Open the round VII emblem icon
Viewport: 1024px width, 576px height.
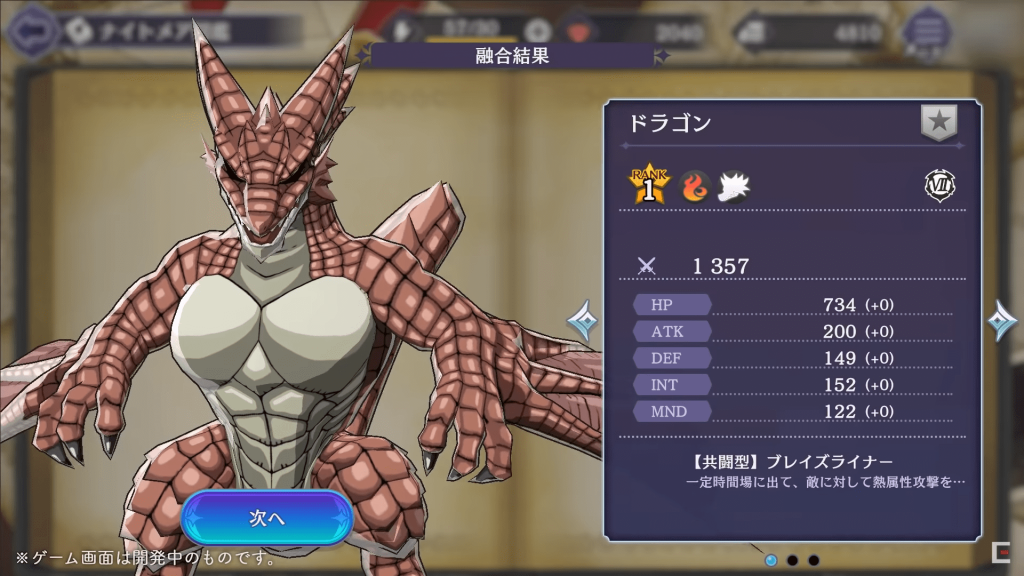pyautogui.click(x=938, y=186)
